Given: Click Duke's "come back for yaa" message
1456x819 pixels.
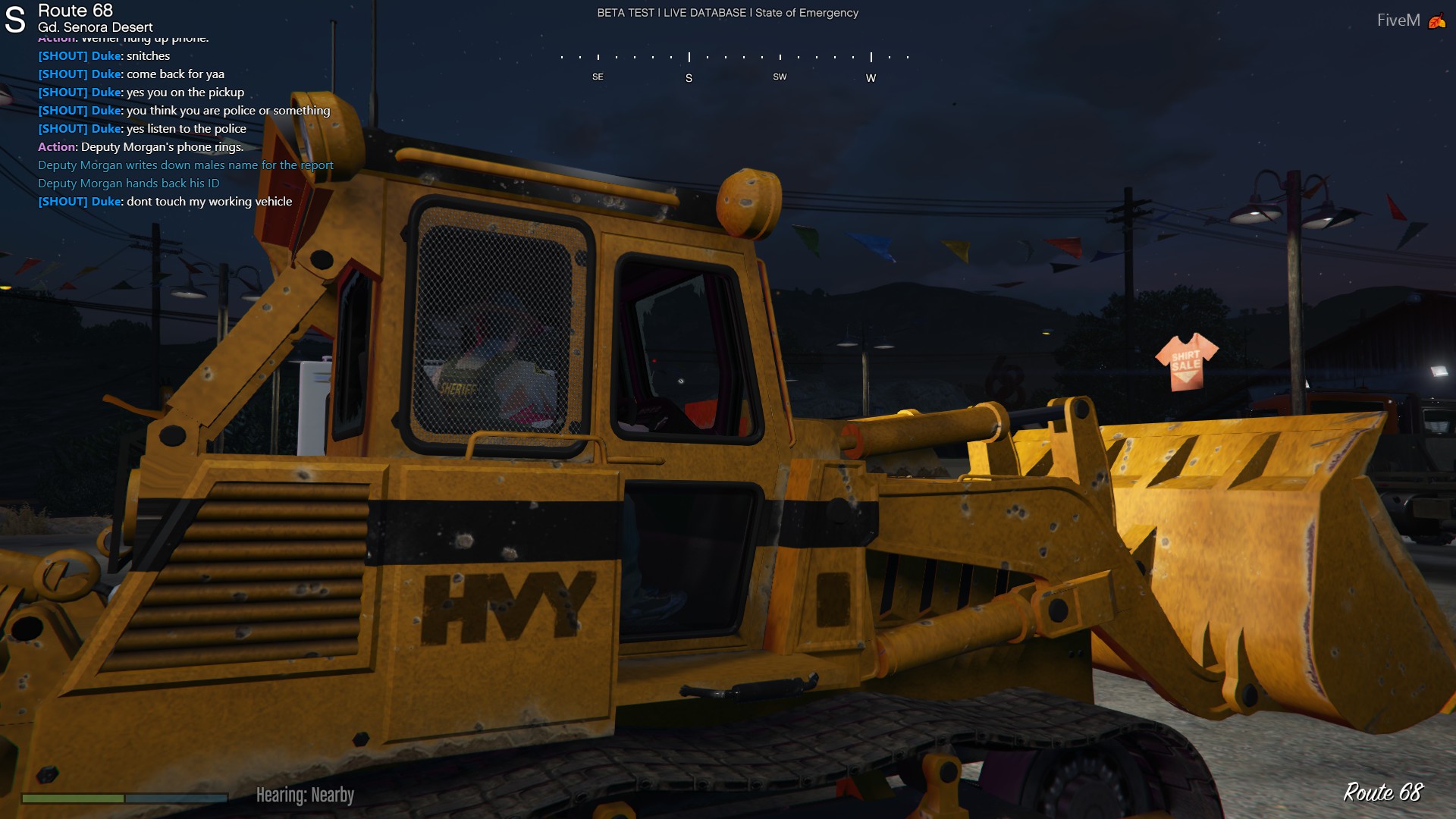Looking at the screenshot, I should [131, 74].
